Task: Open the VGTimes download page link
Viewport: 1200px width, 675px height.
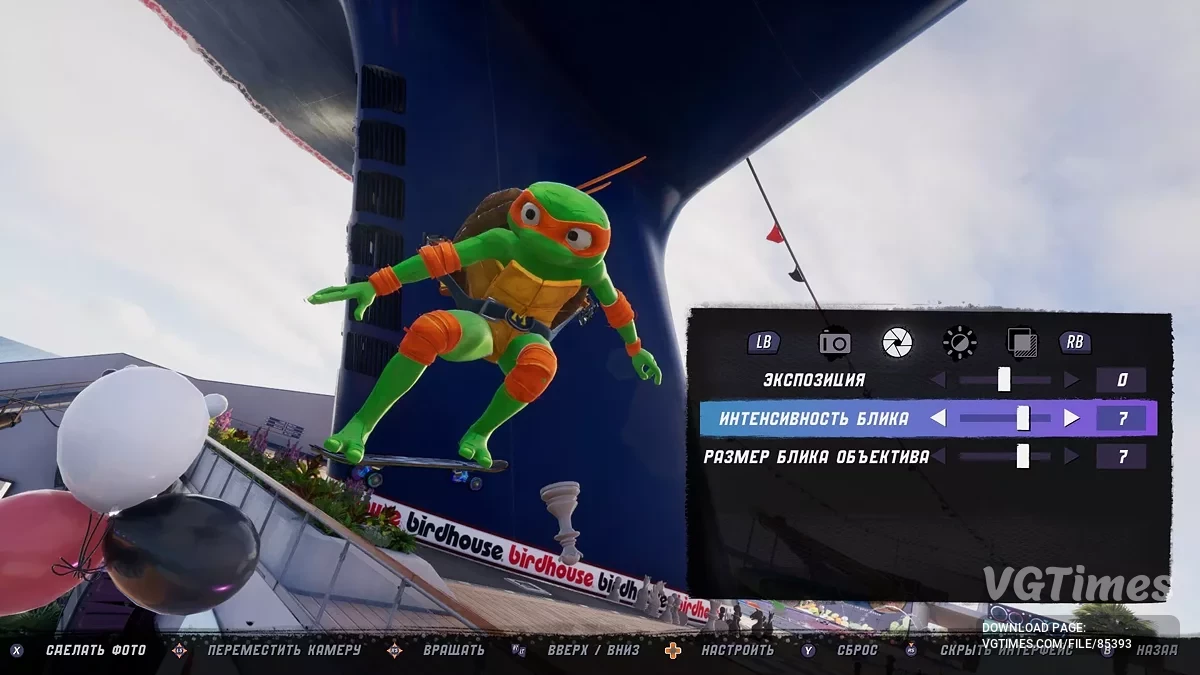Action: tap(1056, 643)
